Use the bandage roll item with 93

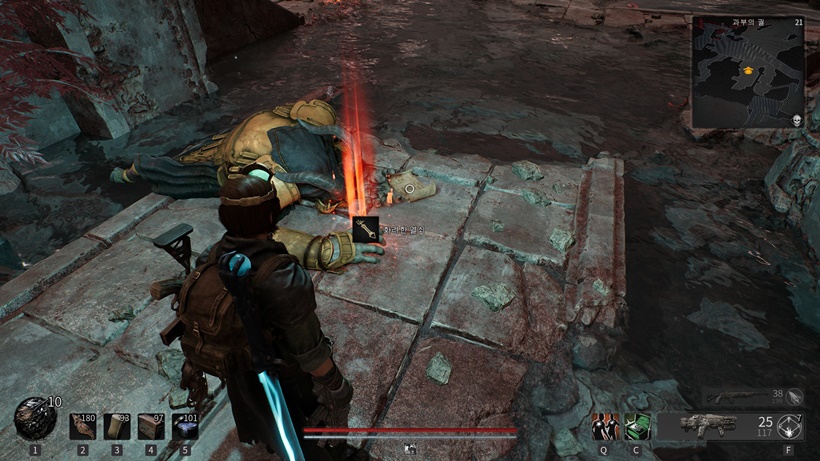pyautogui.click(x=117, y=427)
